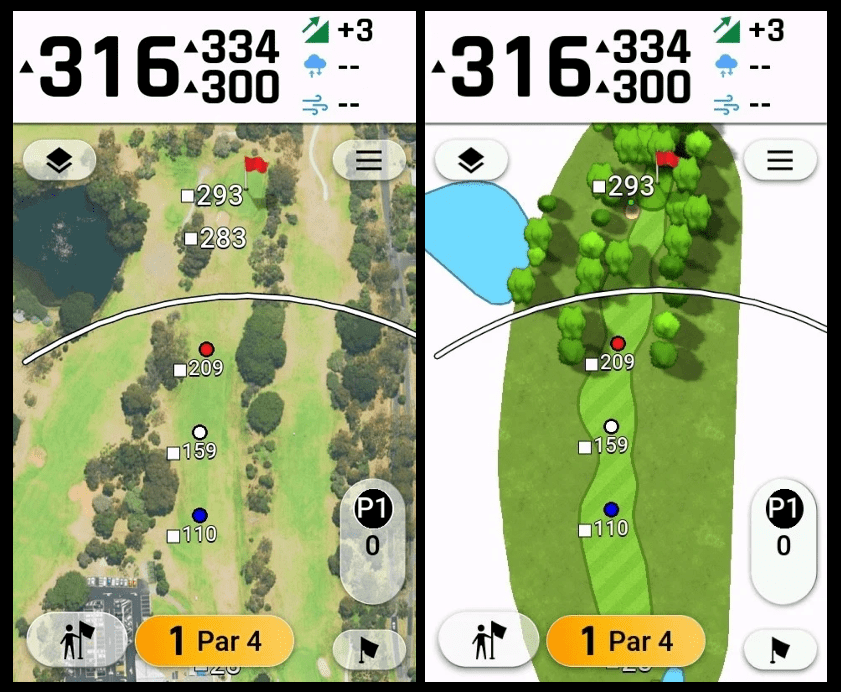The width and height of the screenshot is (841, 692).
Task: Select the small flag button on the satellite view
Action: tap(368, 649)
